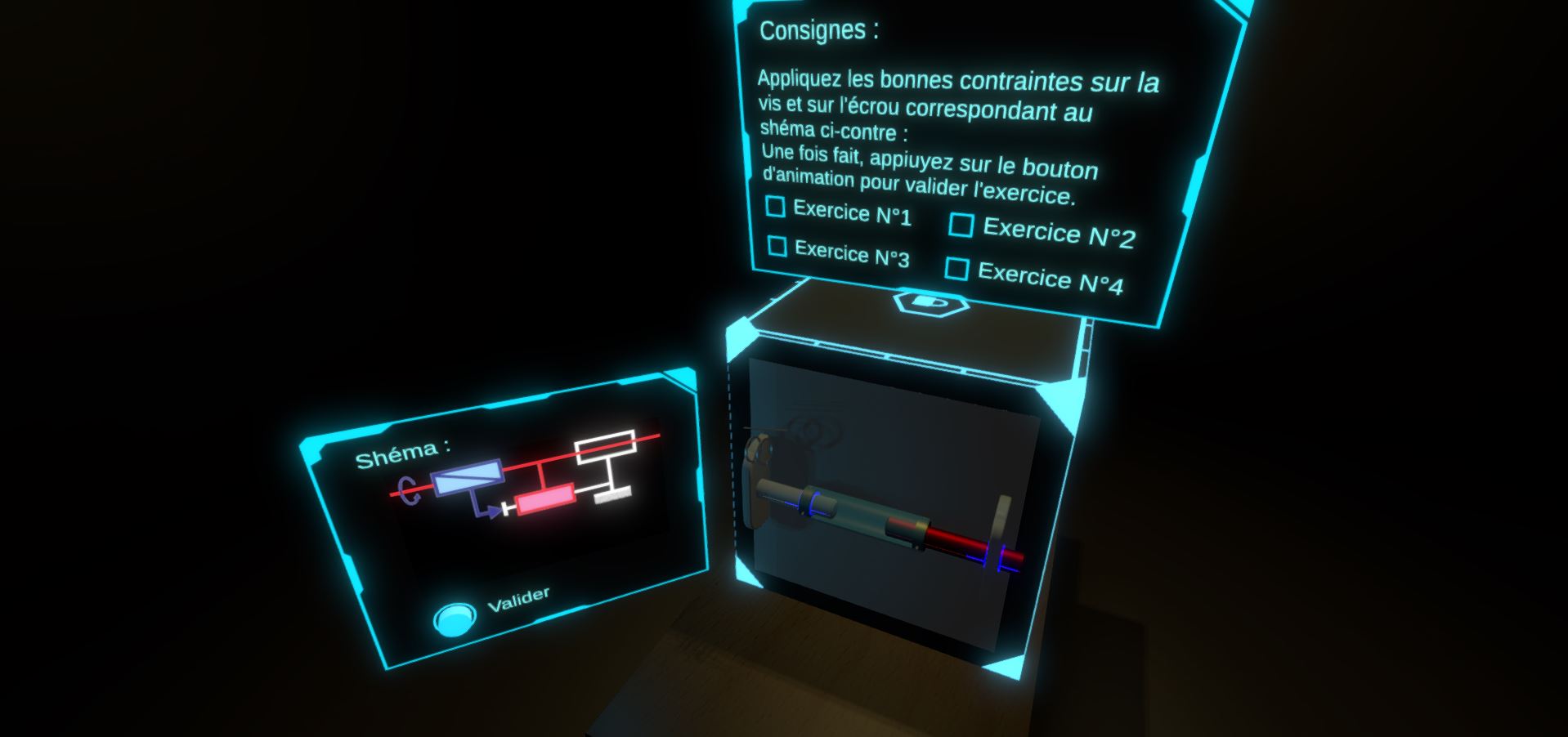The height and width of the screenshot is (737, 1568).
Task: Click the rotation arrow symbol in the schema
Action: 409,489
